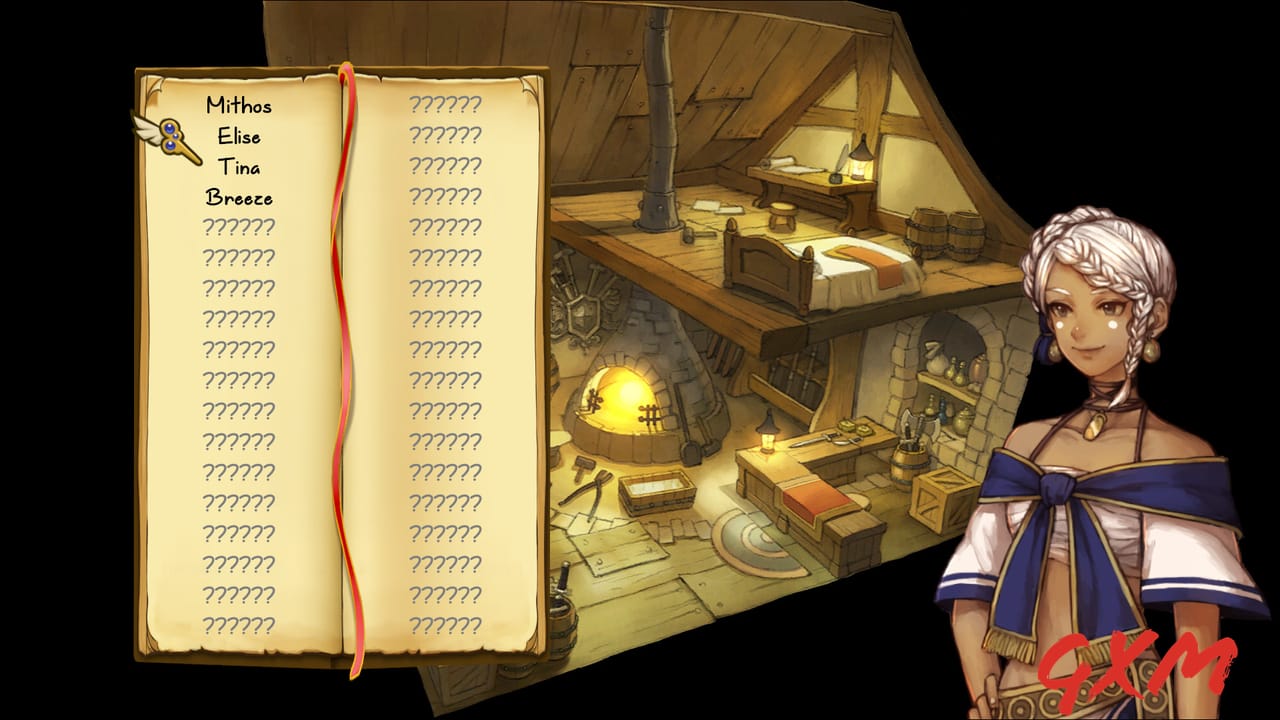Choose Tina from the name list
Screen dimensions: 1280x720
tap(240, 168)
